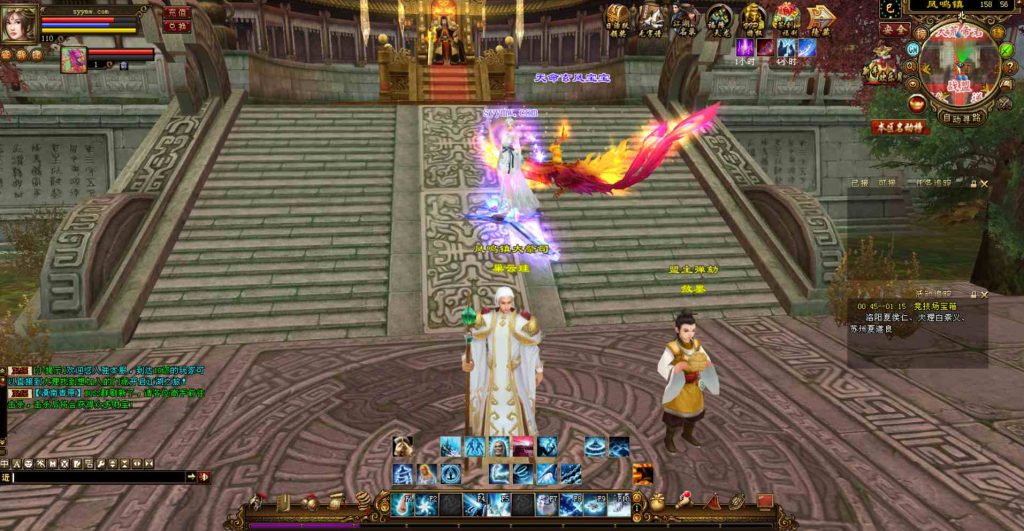Image resolution: width=1024 pixels, height=531 pixels.
Task: Open the helmet character menu icon
Action: [x=259, y=501]
